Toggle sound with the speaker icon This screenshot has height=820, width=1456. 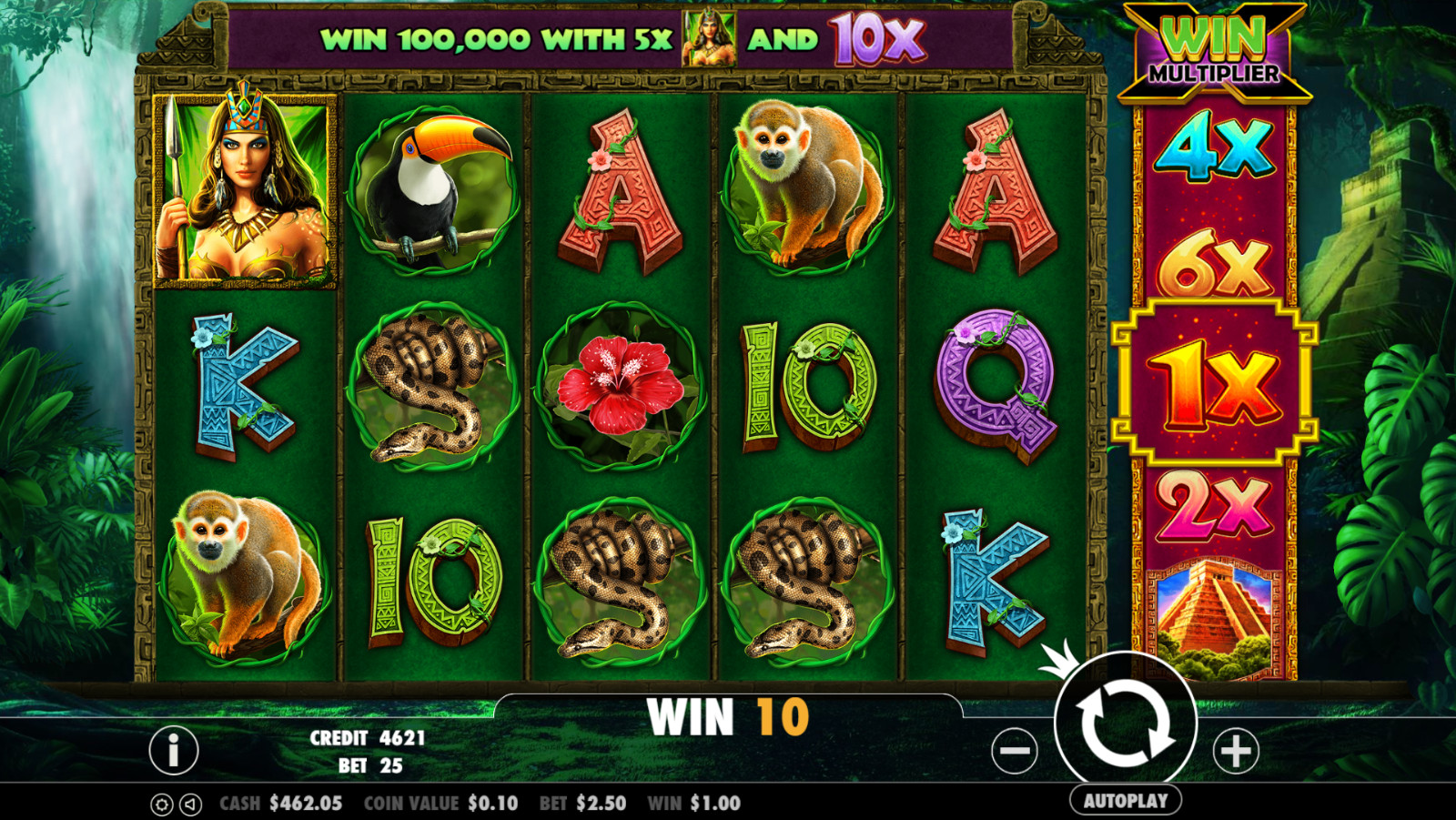coord(190,805)
